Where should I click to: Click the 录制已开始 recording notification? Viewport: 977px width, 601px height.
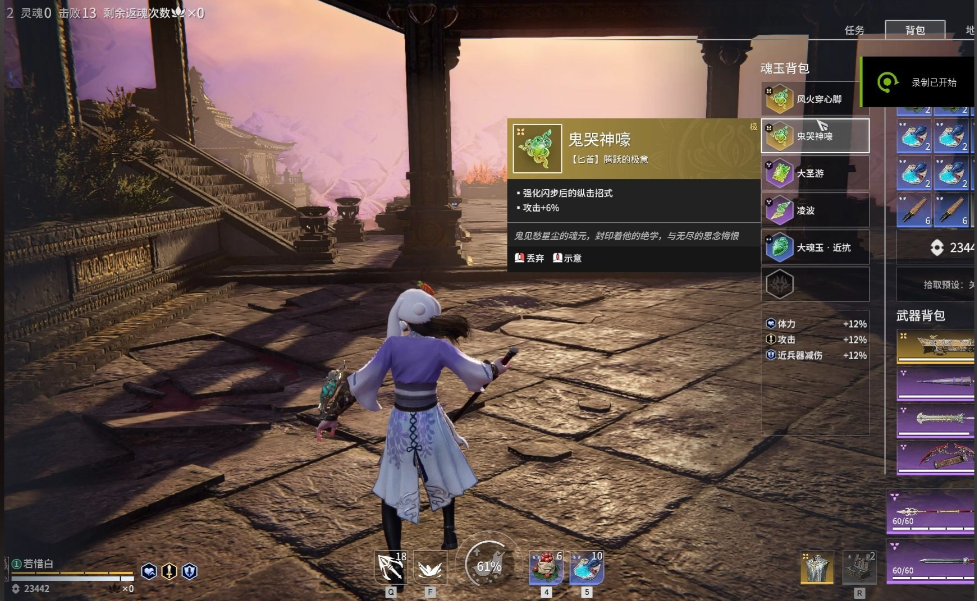(918, 82)
